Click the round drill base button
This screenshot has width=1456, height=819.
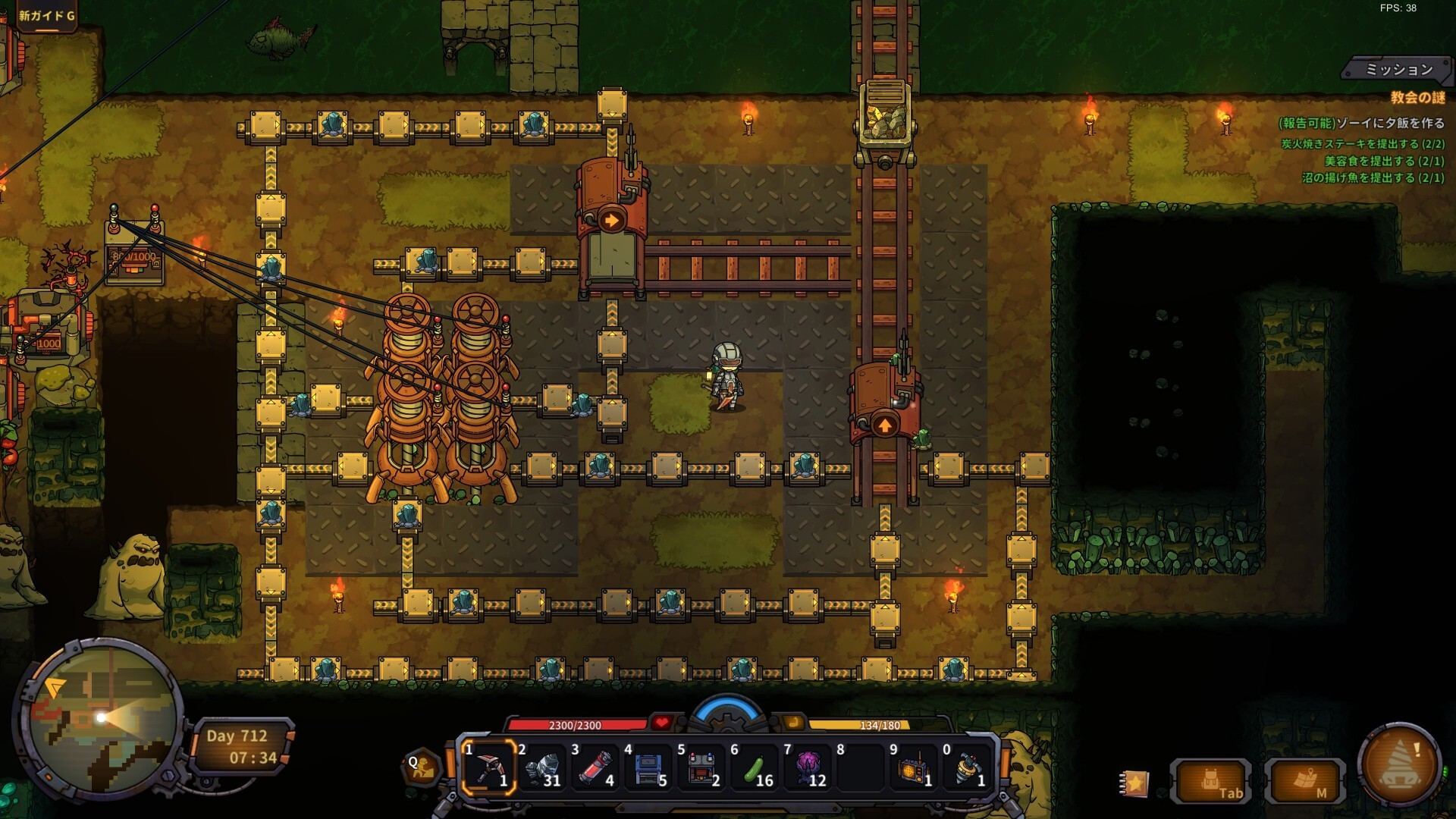click(x=1400, y=764)
